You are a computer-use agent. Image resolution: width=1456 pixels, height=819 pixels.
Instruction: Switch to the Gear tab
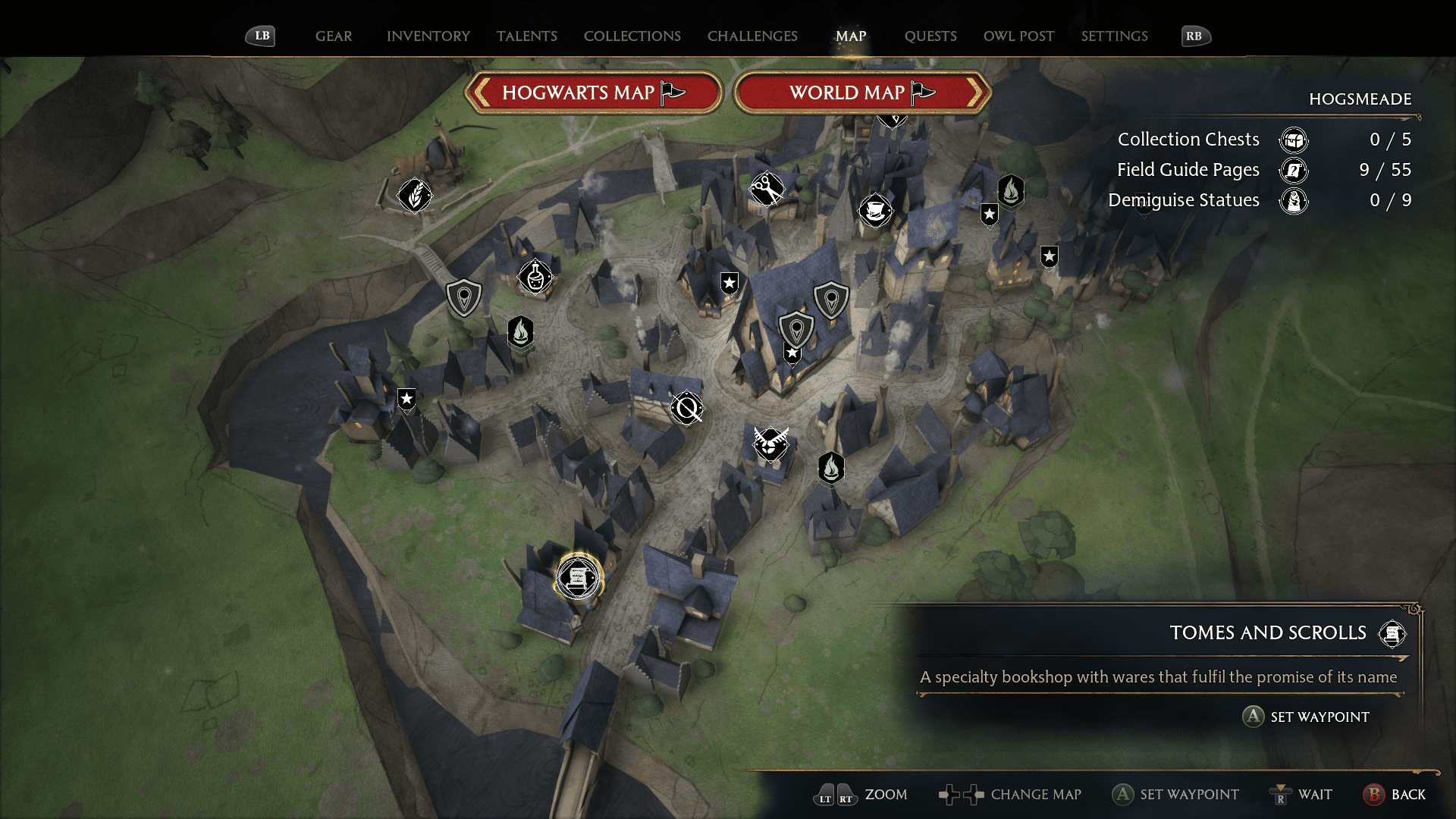tap(334, 36)
